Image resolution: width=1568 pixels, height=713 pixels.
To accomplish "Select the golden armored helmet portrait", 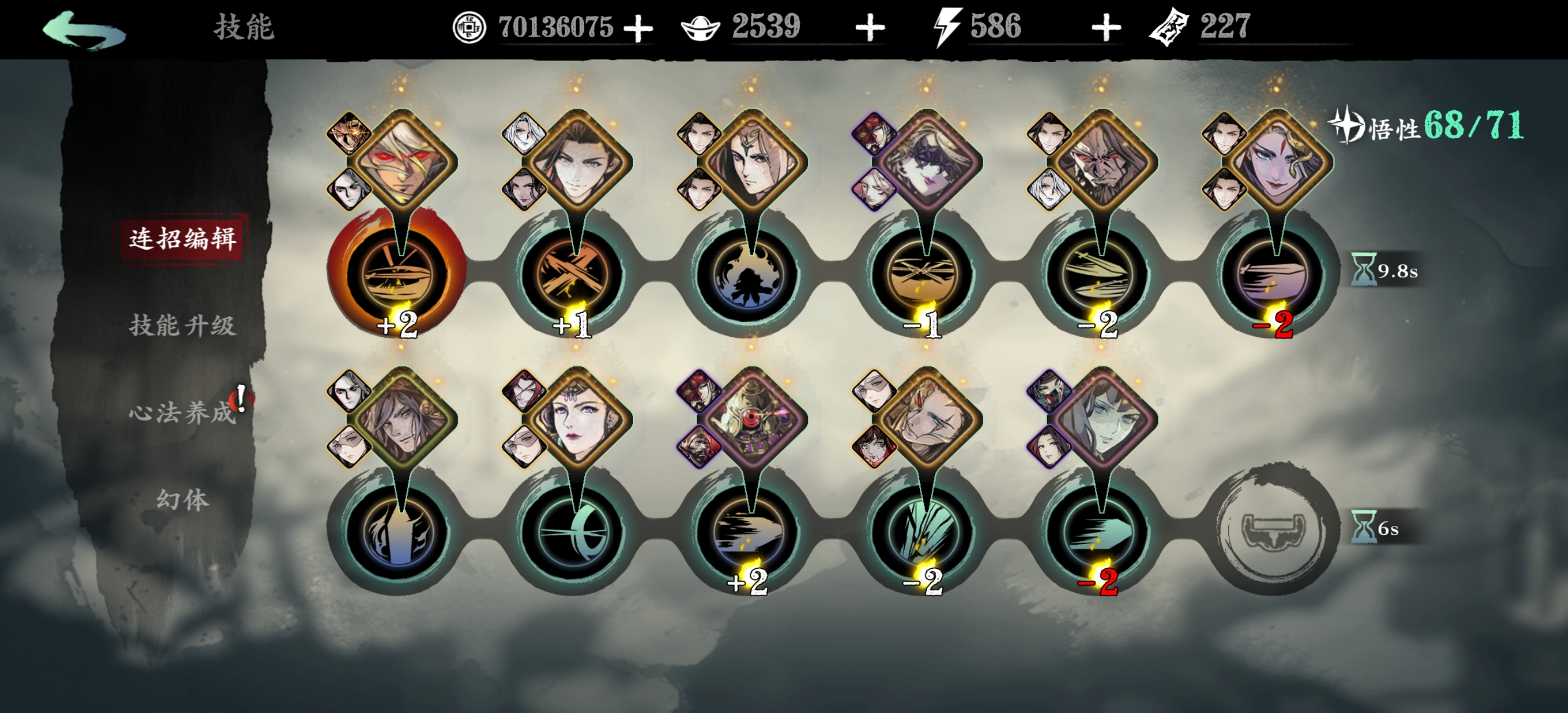I will point(751,419).
